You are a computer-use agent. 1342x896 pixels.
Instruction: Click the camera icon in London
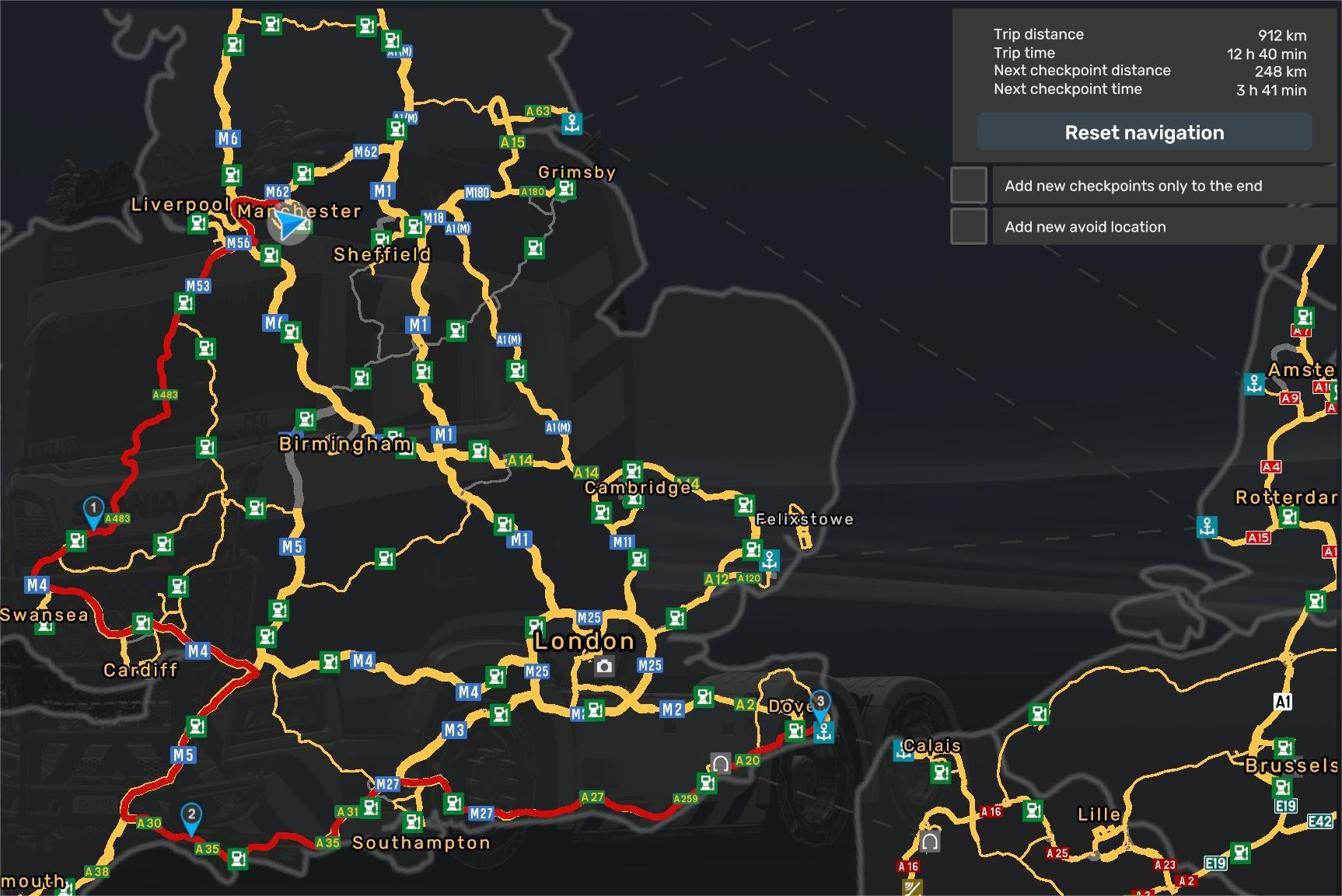click(604, 666)
